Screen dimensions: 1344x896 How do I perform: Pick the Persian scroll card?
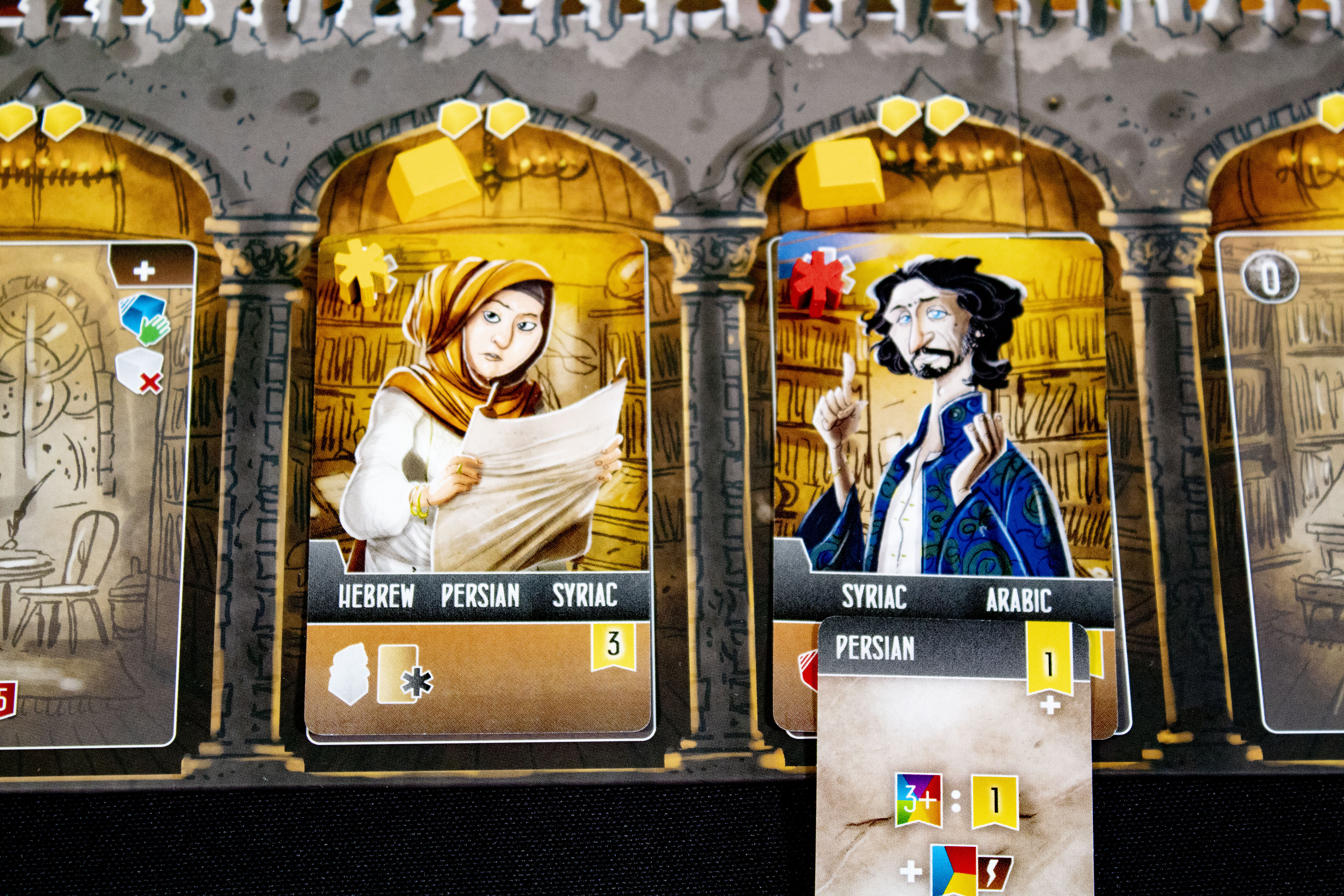pos(953,760)
